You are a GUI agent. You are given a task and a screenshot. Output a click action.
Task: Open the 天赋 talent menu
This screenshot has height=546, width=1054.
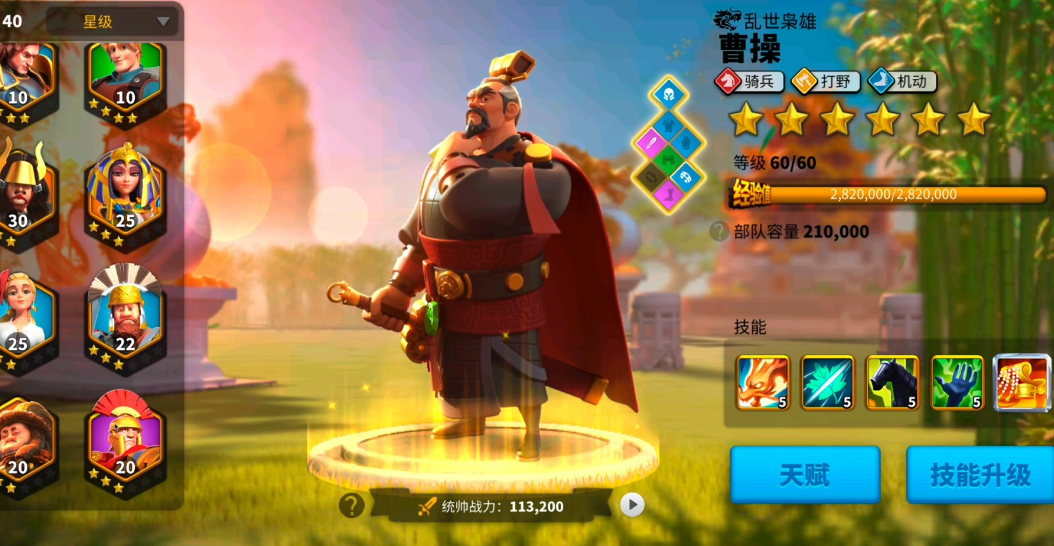[x=805, y=474]
